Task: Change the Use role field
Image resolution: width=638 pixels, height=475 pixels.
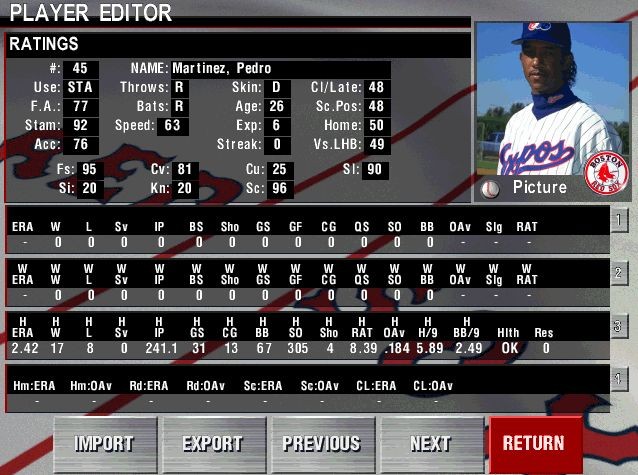Action: click(x=80, y=87)
